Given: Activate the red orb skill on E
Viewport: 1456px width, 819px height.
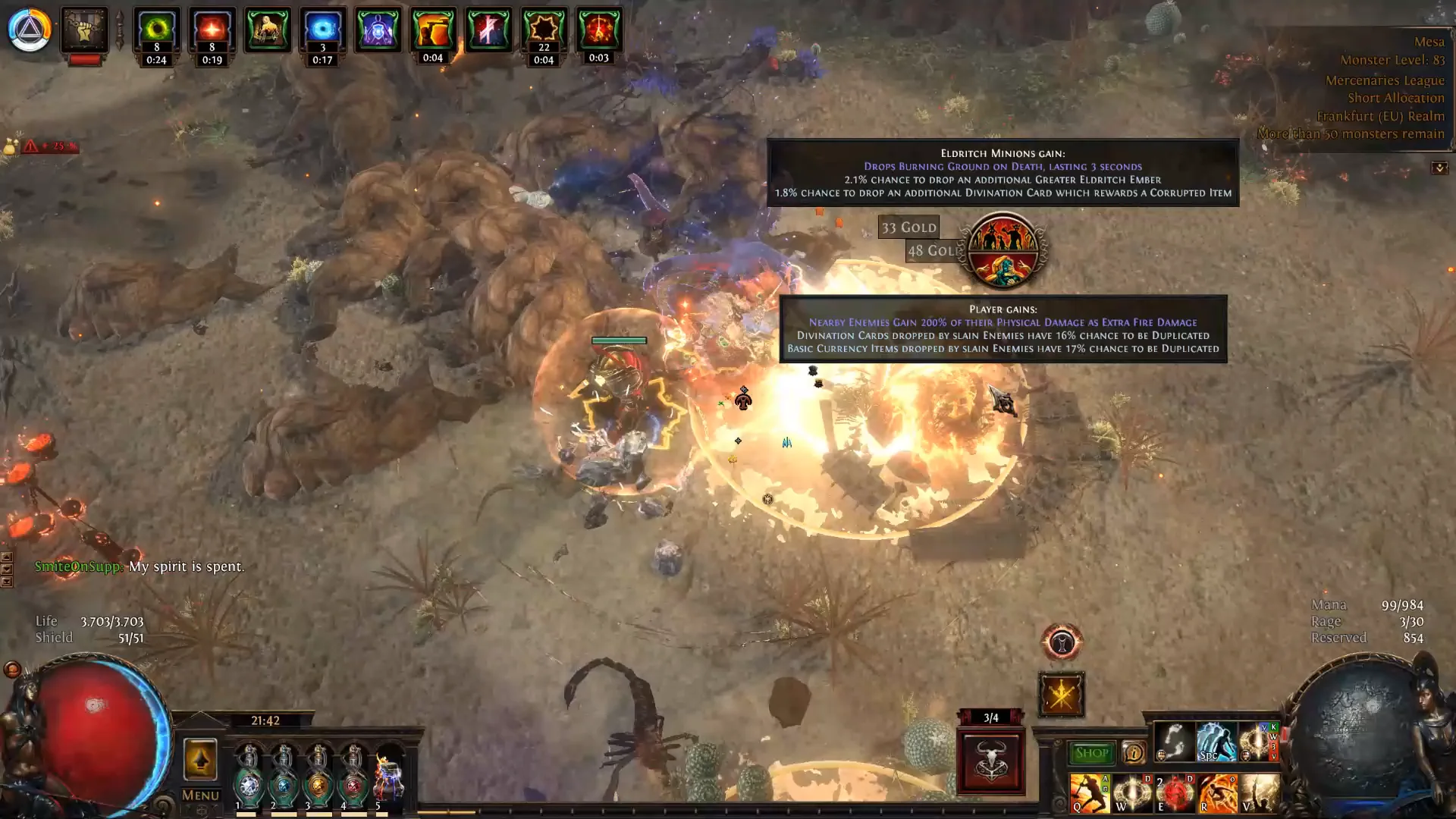Looking at the screenshot, I should pyautogui.click(x=1174, y=793).
